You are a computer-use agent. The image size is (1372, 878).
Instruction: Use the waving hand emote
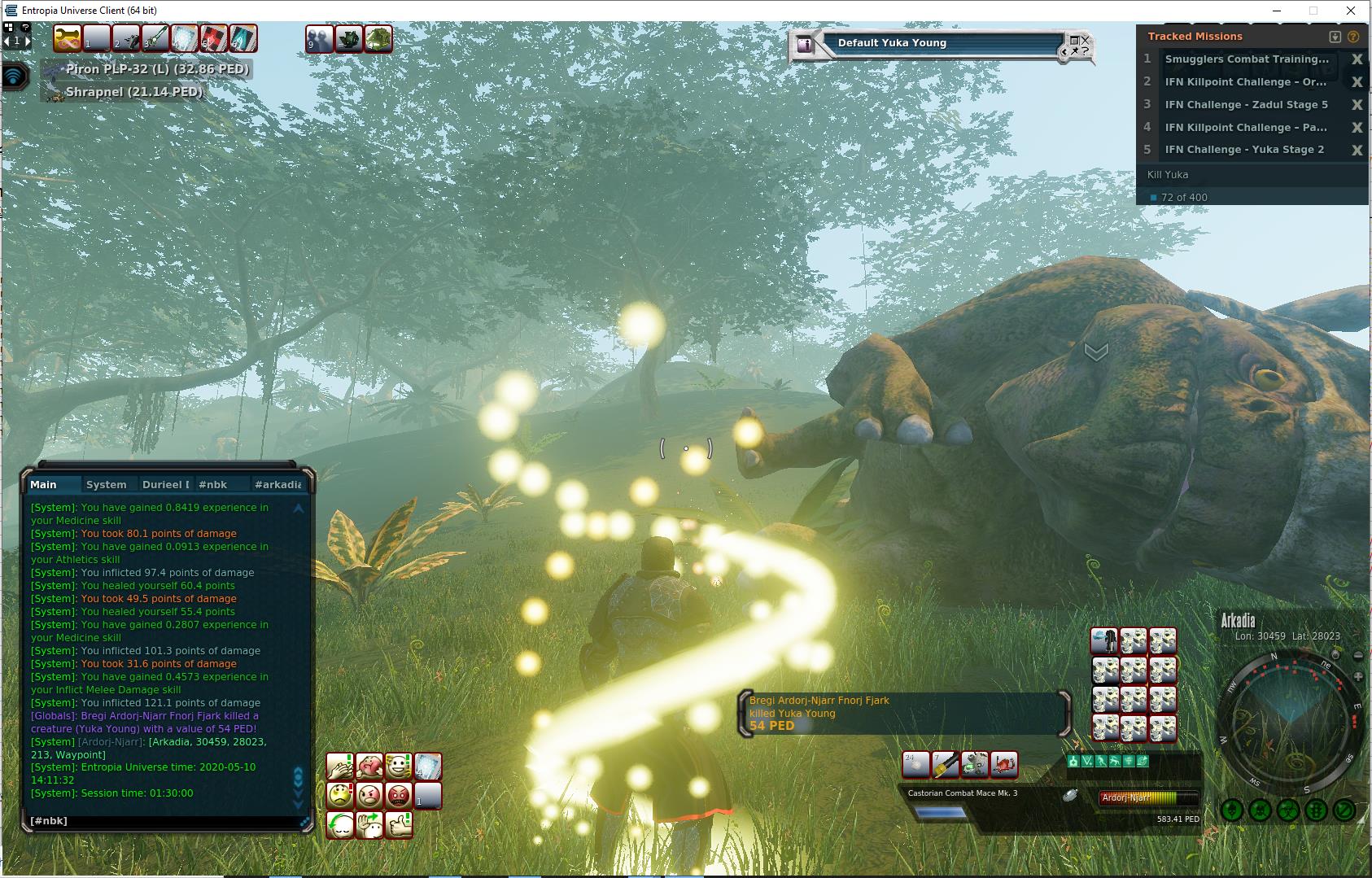[x=369, y=824]
